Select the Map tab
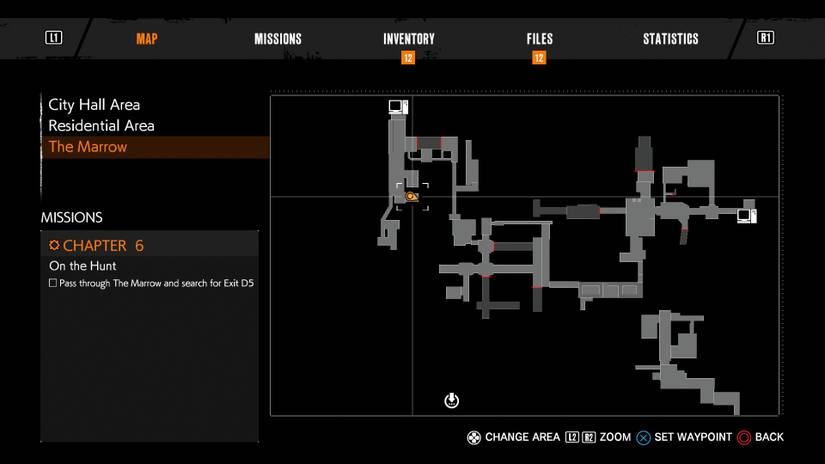This screenshot has width=825, height=464. point(147,39)
